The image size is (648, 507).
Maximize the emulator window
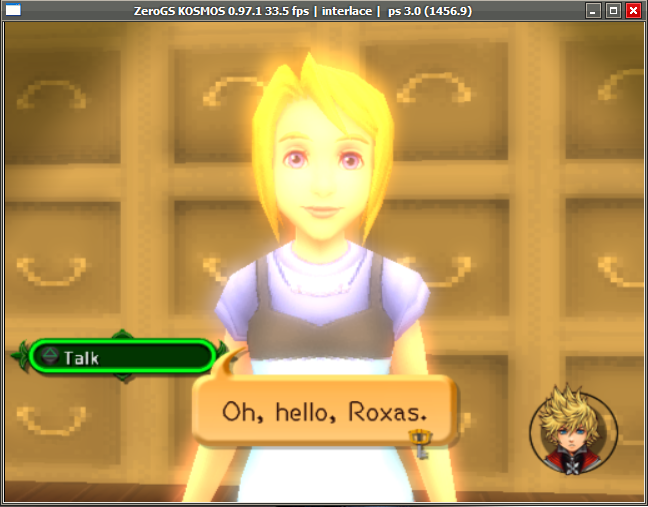(613, 11)
